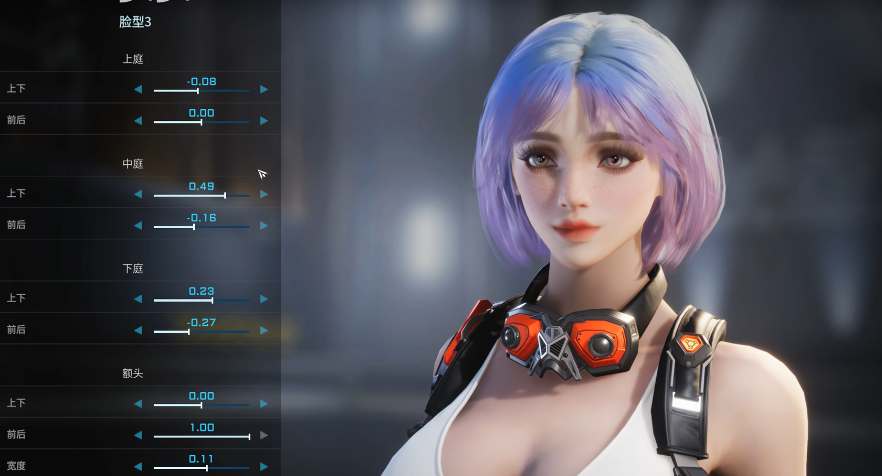Click the 下庭 前后 slider track

click(x=201, y=331)
